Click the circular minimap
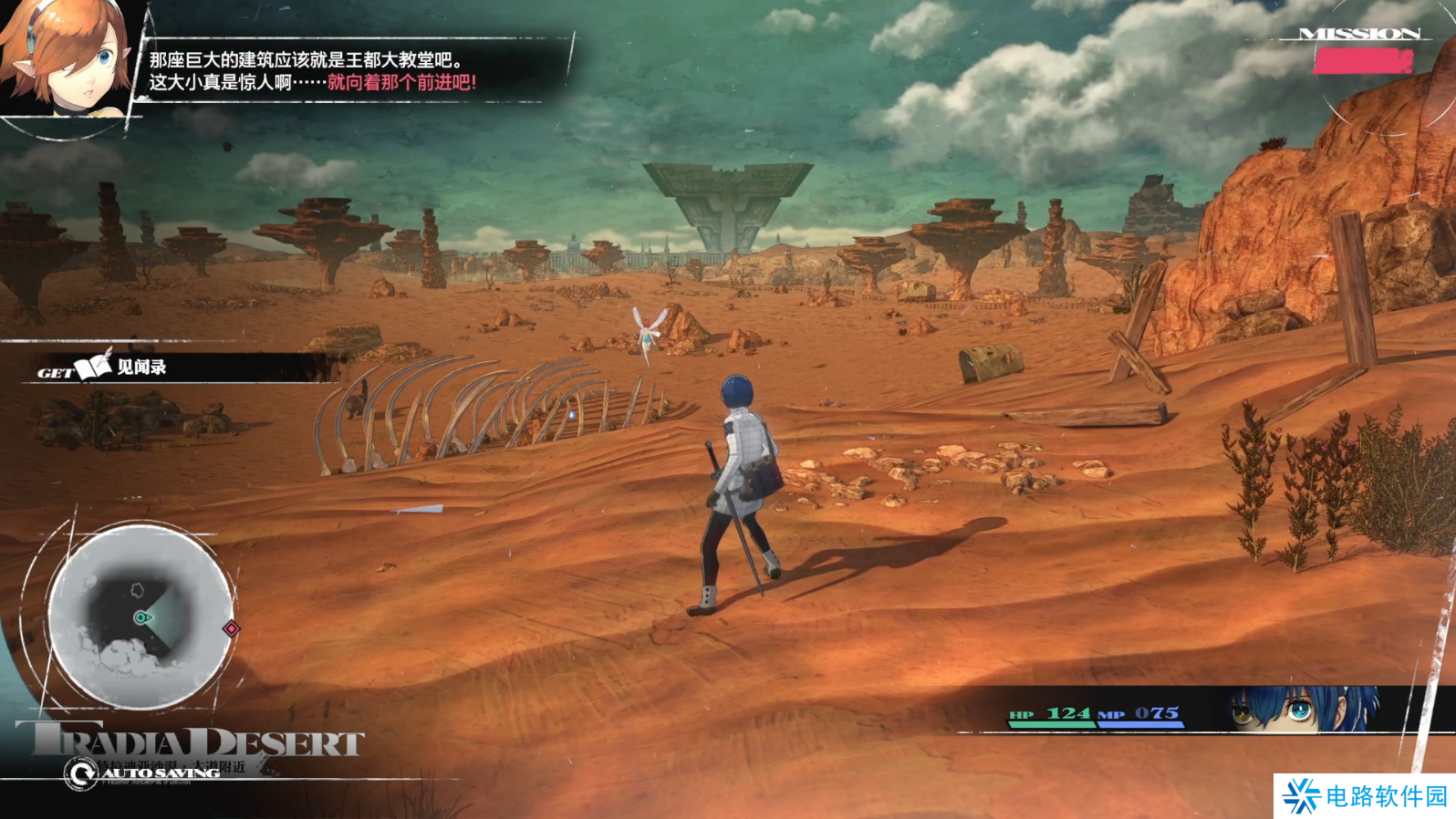This screenshot has width=1456, height=819. coord(140,617)
